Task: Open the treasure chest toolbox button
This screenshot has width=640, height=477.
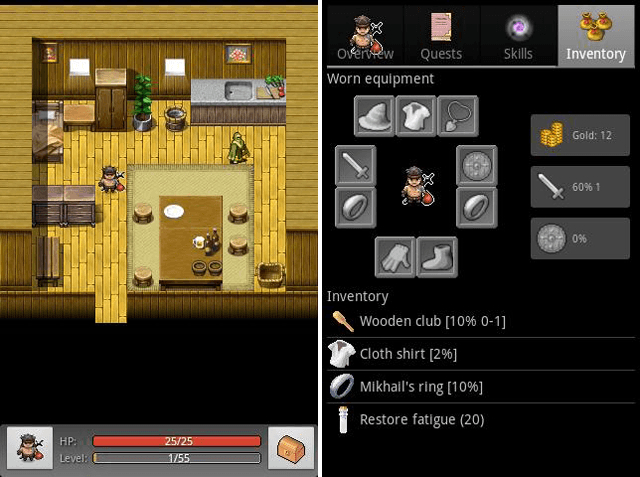Action: pos(290,447)
